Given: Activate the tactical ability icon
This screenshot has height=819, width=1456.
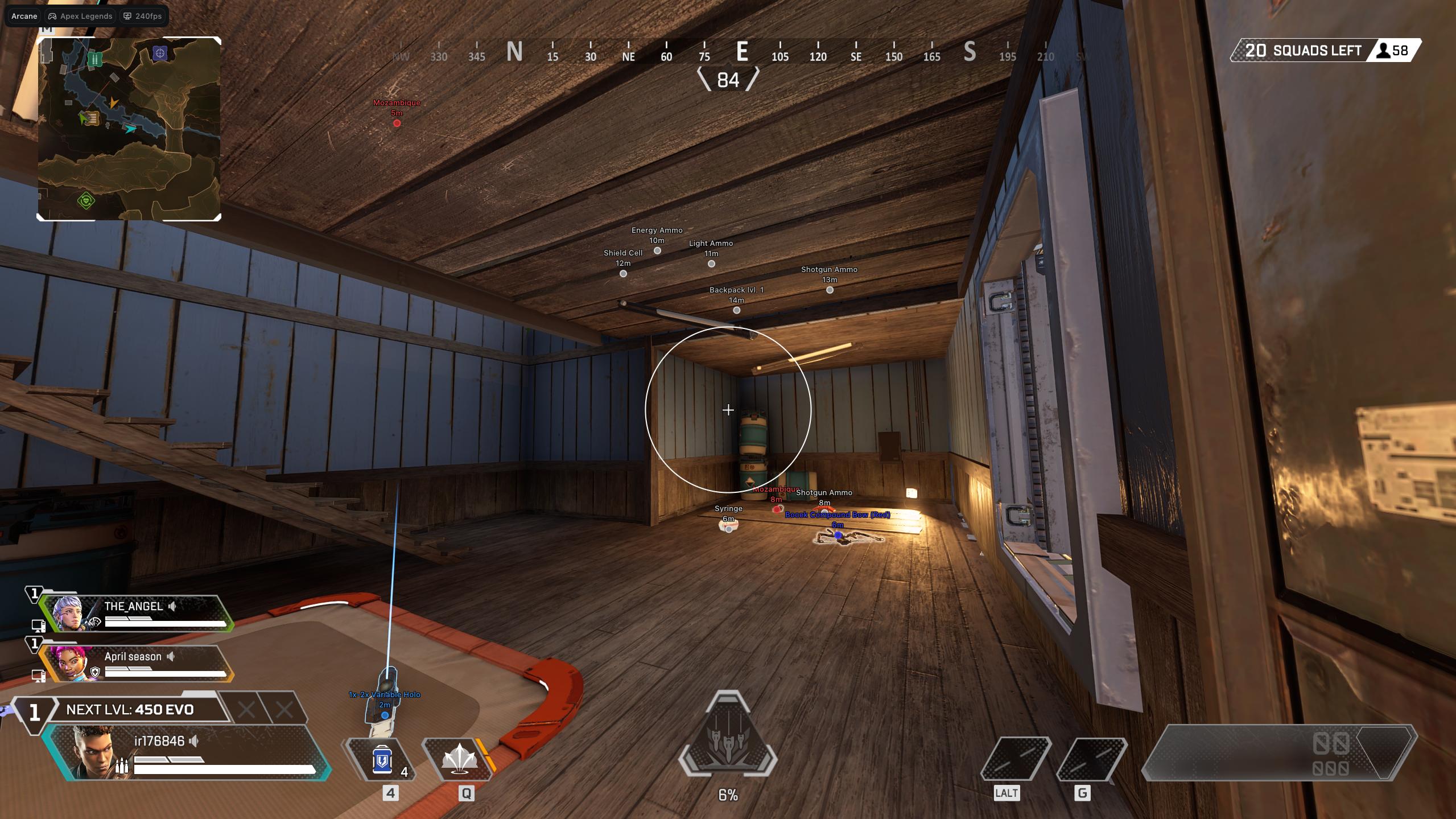Looking at the screenshot, I should (459, 760).
